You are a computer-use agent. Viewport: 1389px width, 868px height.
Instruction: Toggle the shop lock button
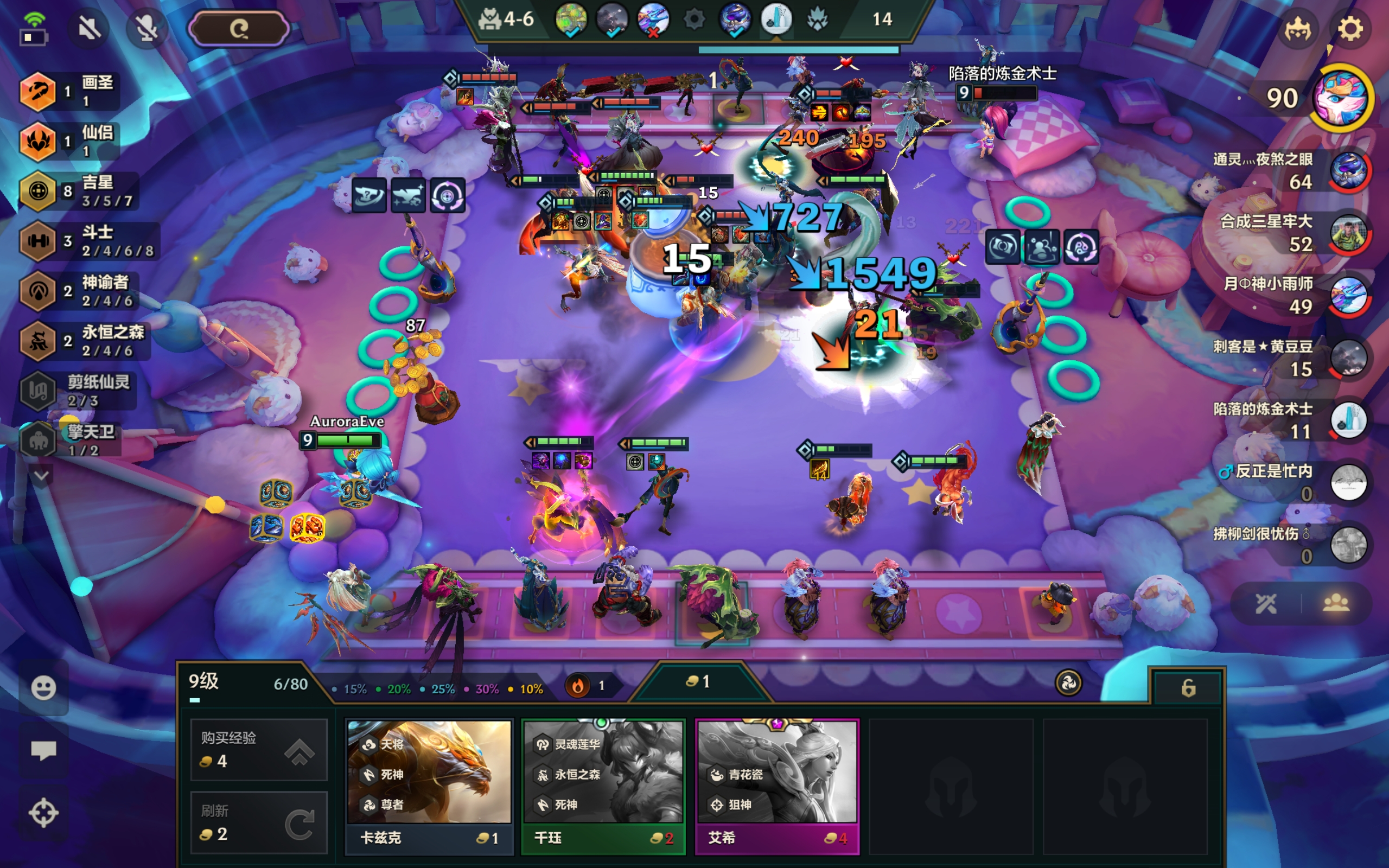1188,687
